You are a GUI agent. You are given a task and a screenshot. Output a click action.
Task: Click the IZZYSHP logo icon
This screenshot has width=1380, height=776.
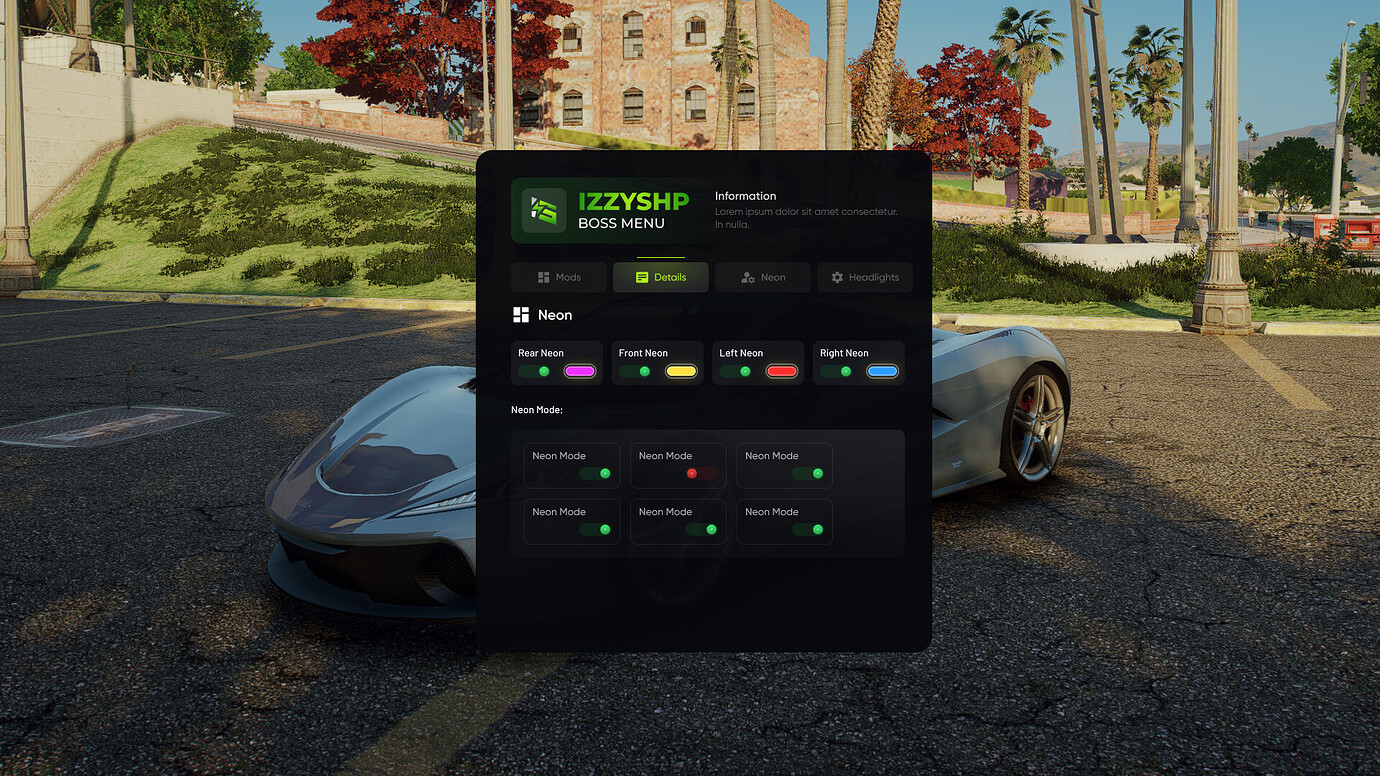coord(545,211)
